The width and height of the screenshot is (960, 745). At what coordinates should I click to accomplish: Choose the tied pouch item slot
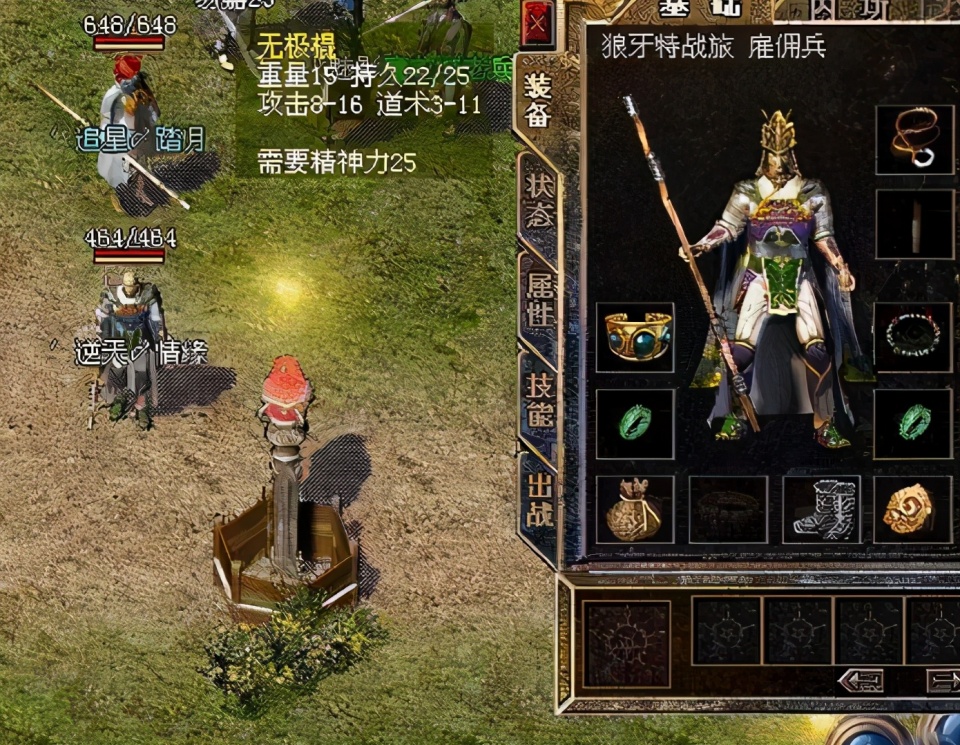(635, 510)
